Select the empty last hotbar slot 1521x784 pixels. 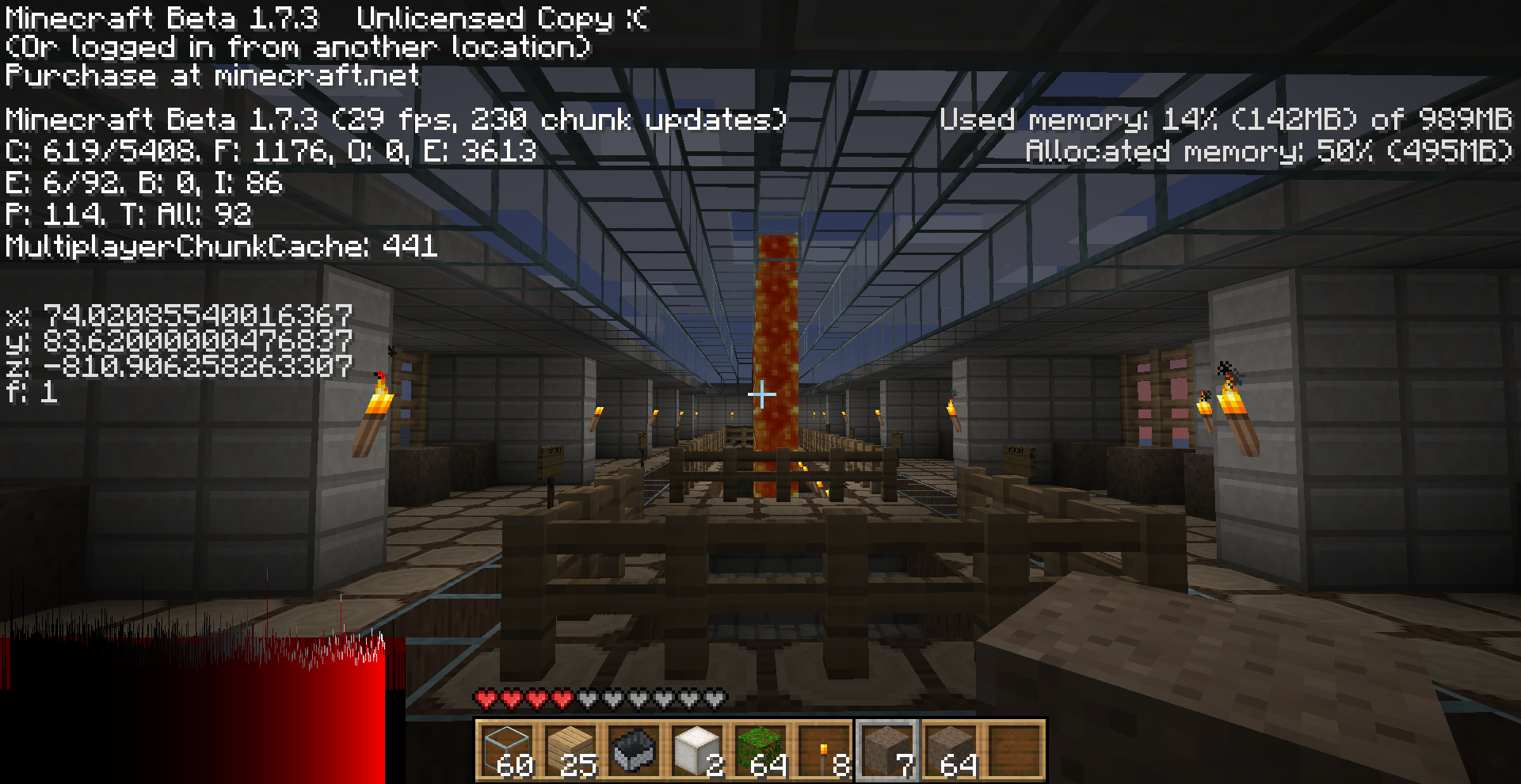1014,750
